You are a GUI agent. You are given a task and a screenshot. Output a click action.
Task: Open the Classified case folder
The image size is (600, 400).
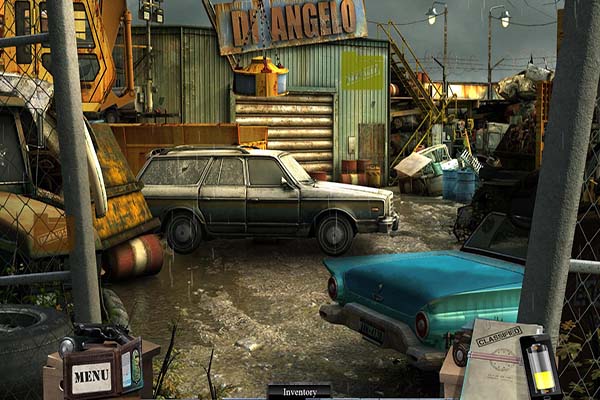(x=495, y=360)
